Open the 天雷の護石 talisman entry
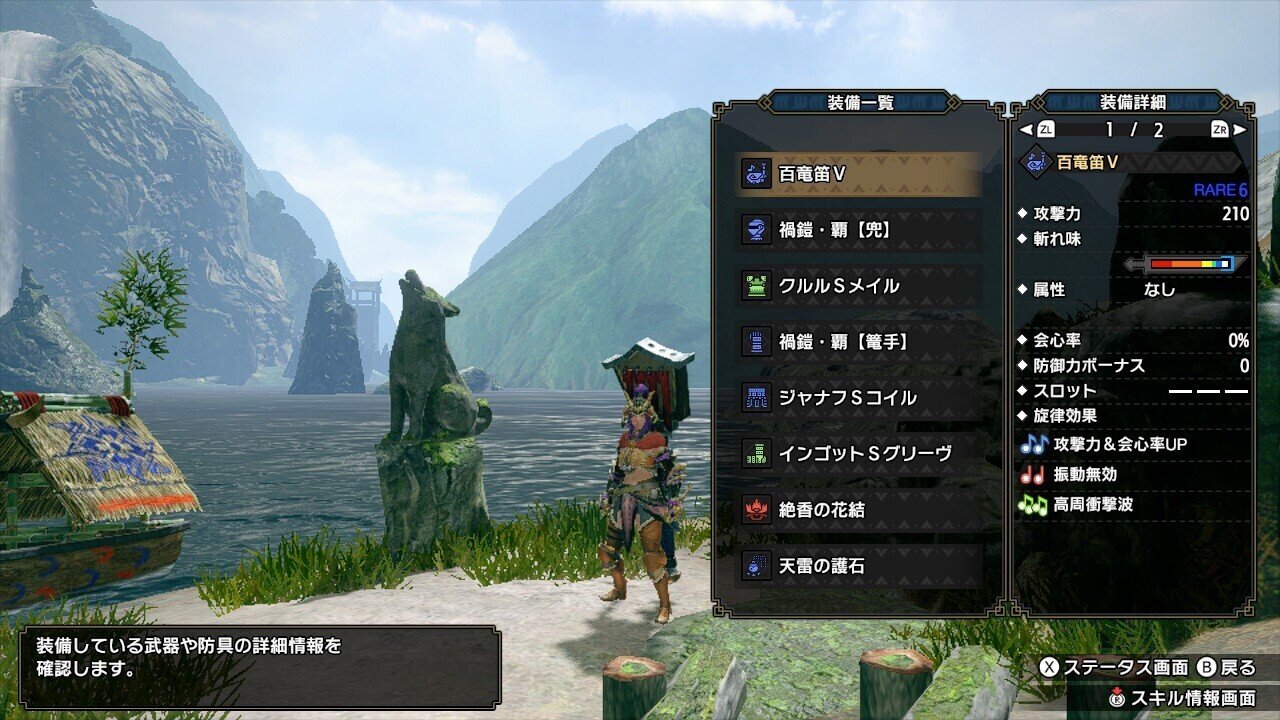Viewport: 1280px width, 720px height. (x=858, y=566)
